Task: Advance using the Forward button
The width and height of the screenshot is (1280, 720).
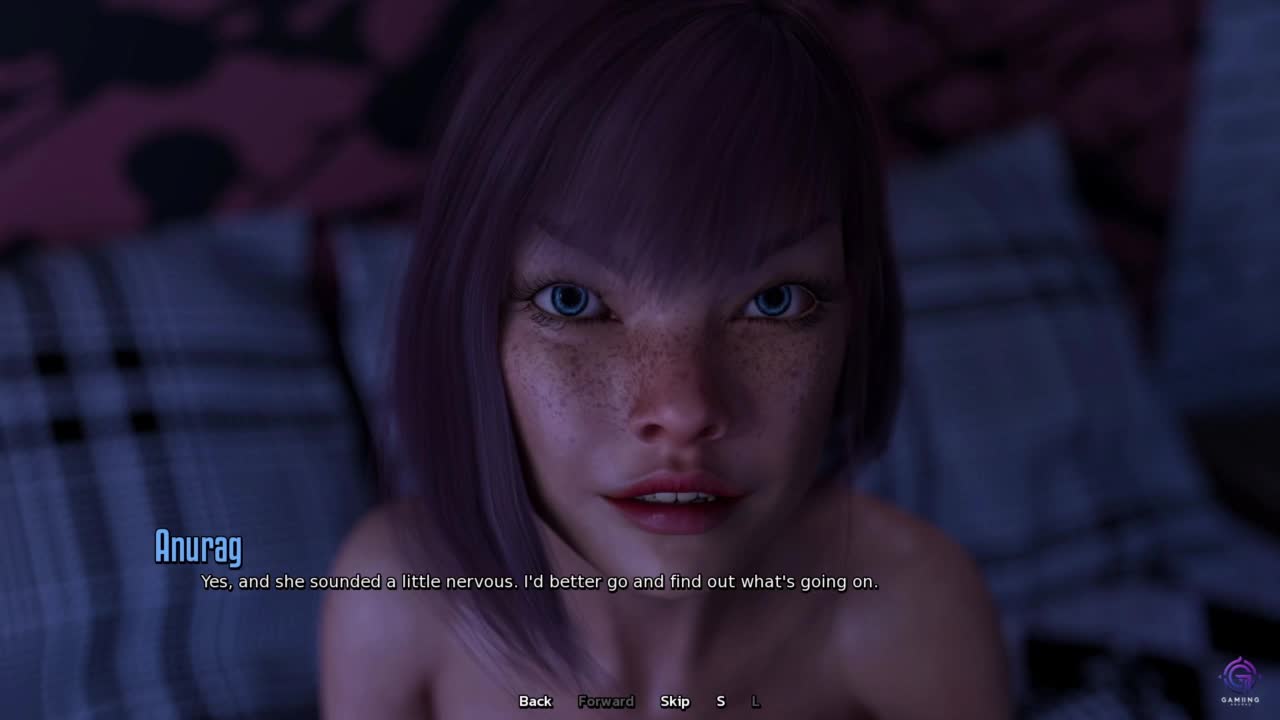Action: (606, 701)
